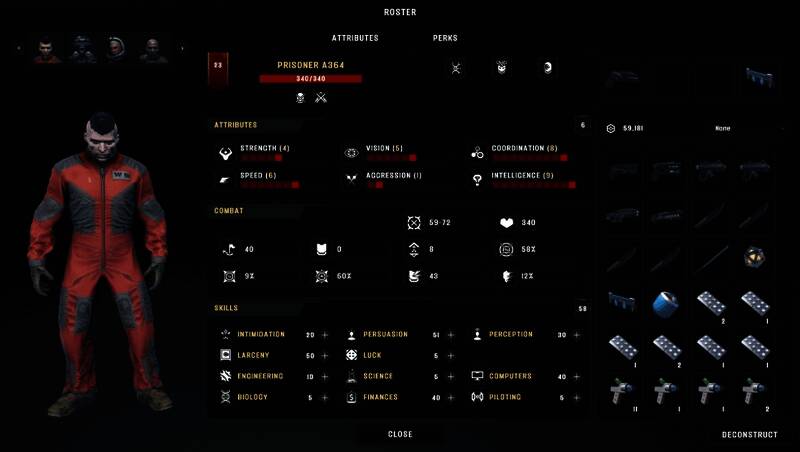Increase the Computers skill

[x=576, y=376]
